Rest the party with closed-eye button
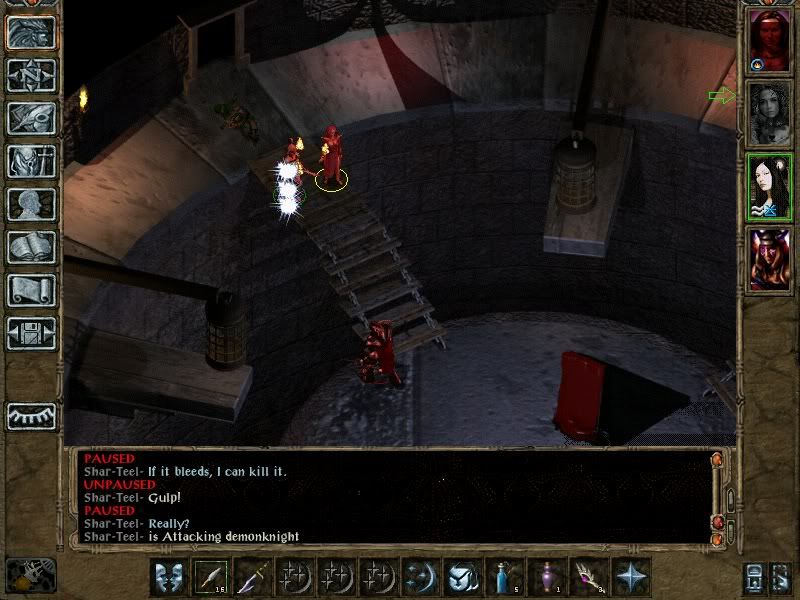Image resolution: width=800 pixels, height=600 pixels. click(31, 413)
